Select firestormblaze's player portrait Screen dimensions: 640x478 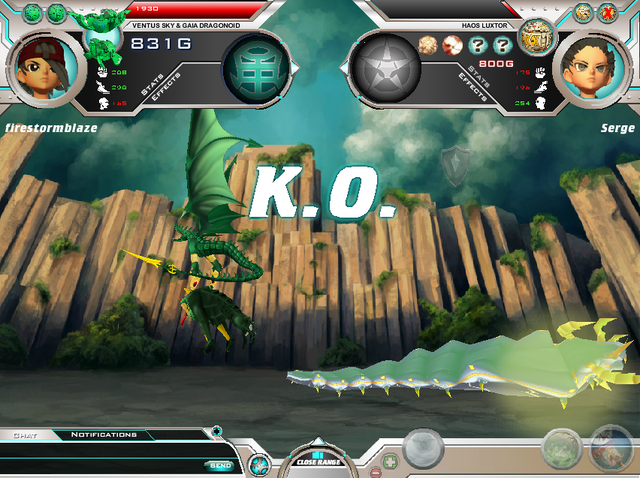(x=43, y=63)
